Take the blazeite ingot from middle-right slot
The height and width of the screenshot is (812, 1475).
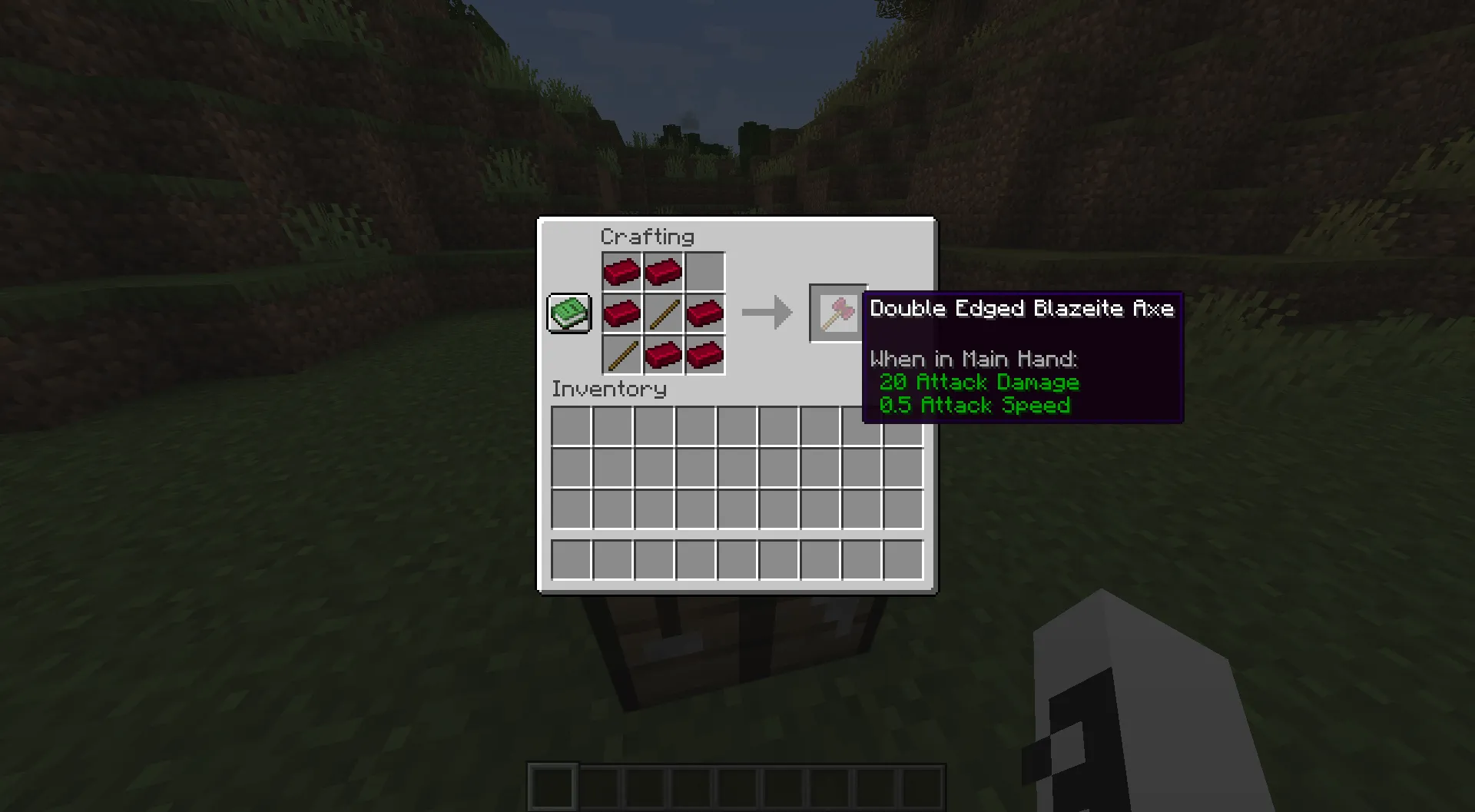point(705,313)
